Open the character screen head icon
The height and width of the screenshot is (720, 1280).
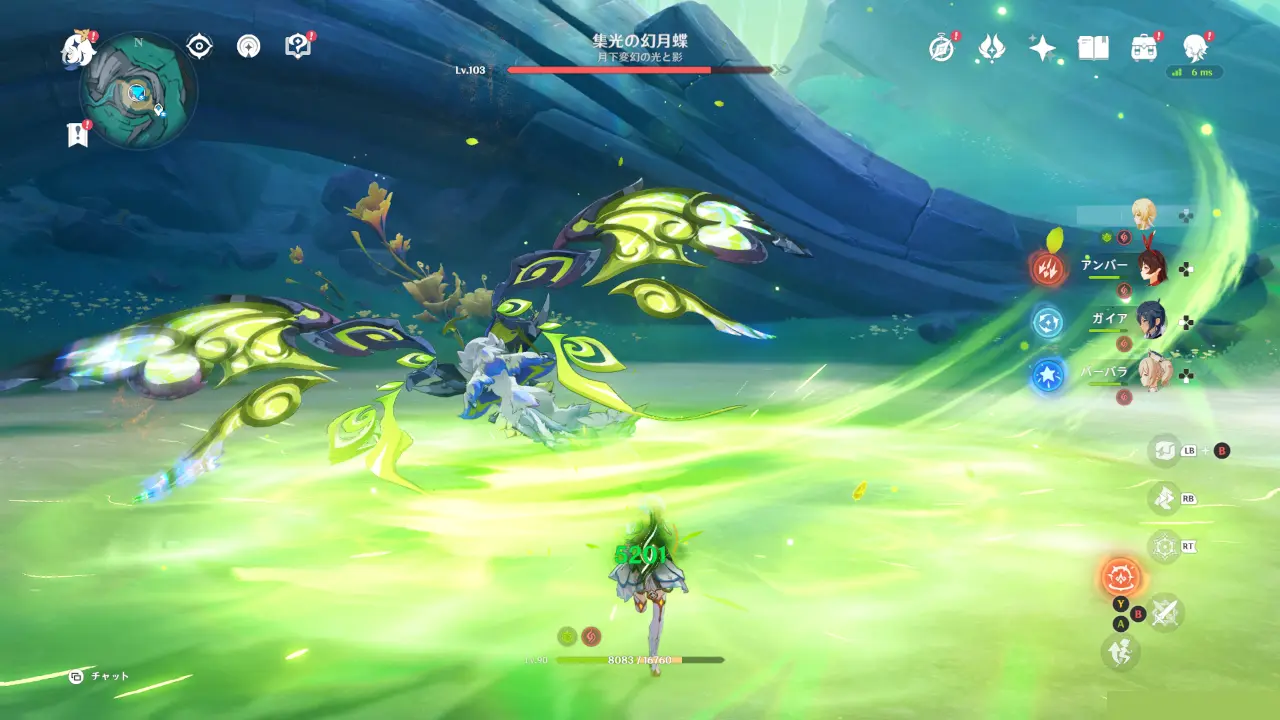pyautogui.click(x=1194, y=47)
